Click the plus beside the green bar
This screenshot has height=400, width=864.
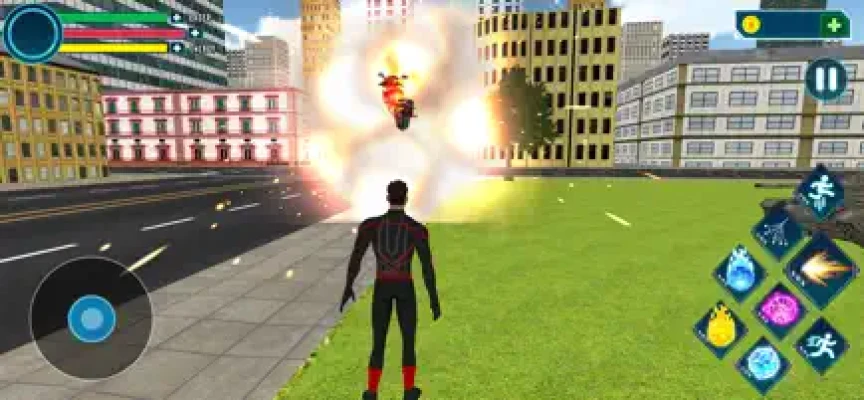tap(177, 18)
